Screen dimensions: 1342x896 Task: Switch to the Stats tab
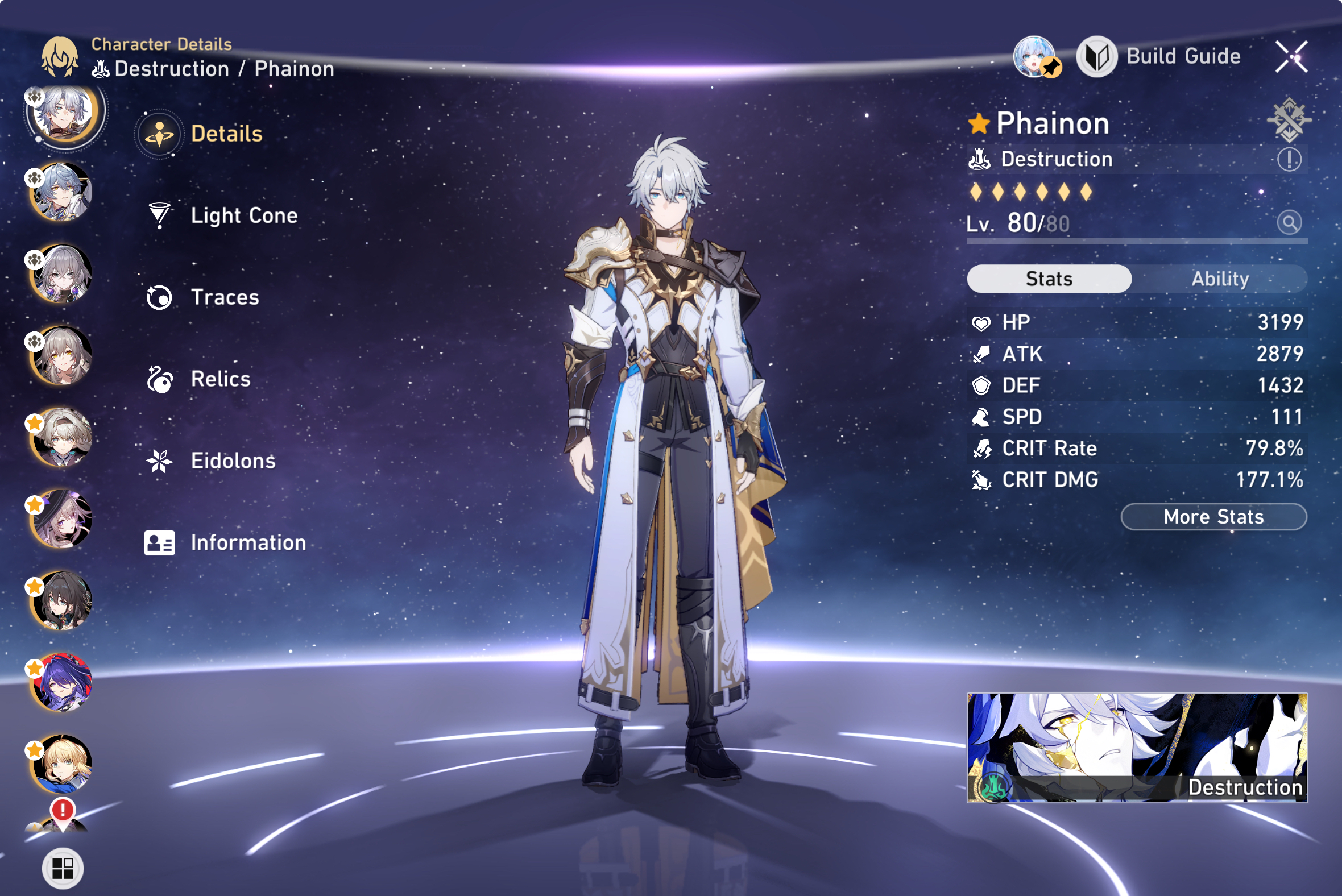tap(1048, 279)
